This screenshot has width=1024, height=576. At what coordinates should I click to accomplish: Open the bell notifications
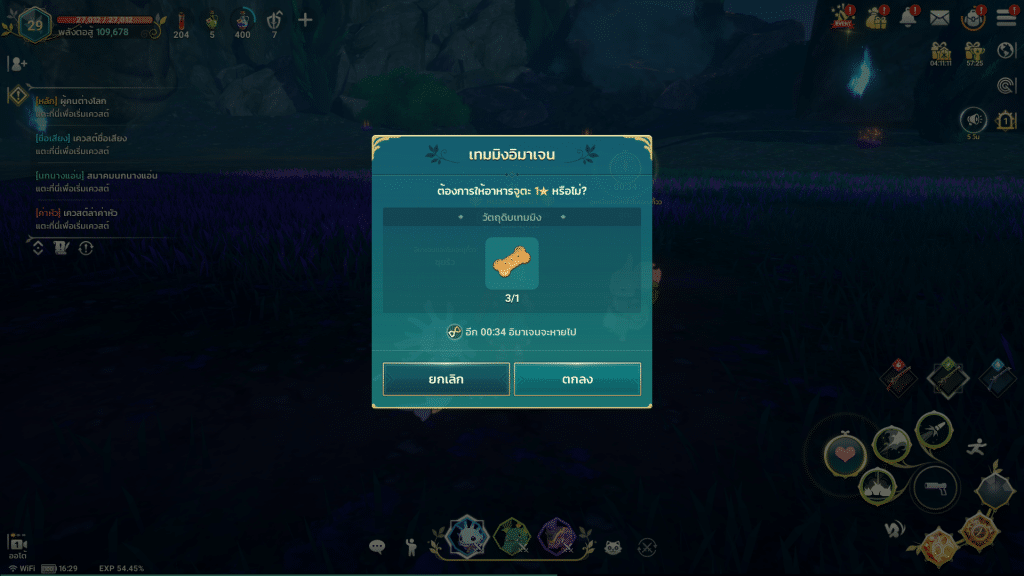pyautogui.click(x=909, y=18)
